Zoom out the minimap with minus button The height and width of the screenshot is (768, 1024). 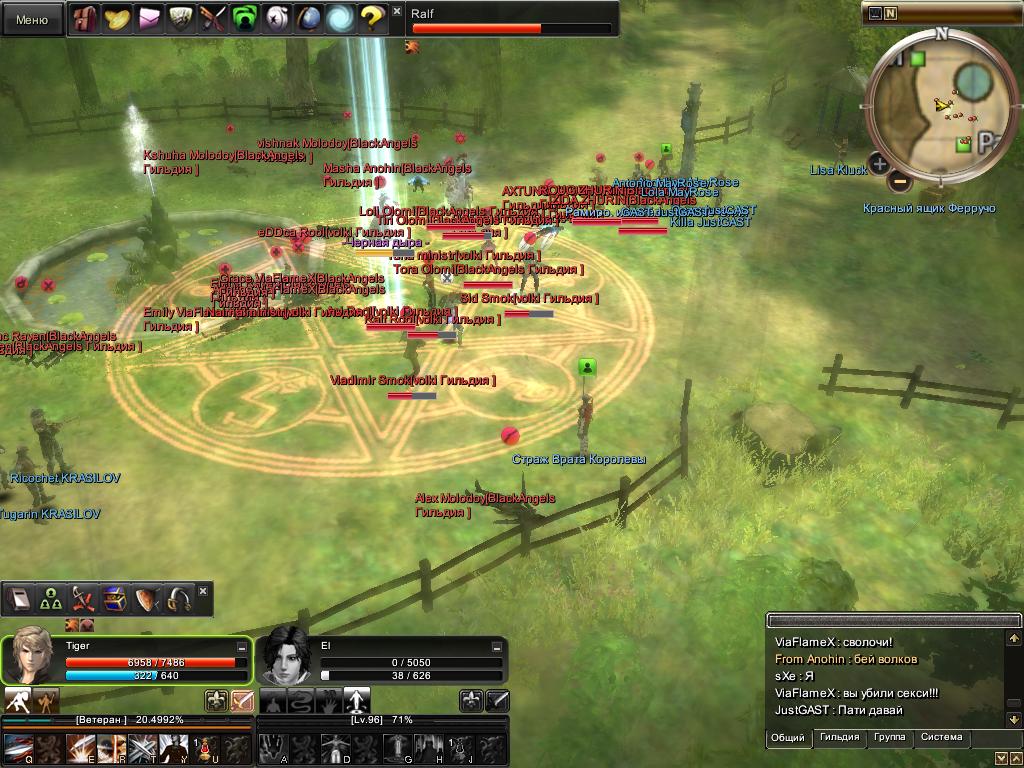coord(899,182)
